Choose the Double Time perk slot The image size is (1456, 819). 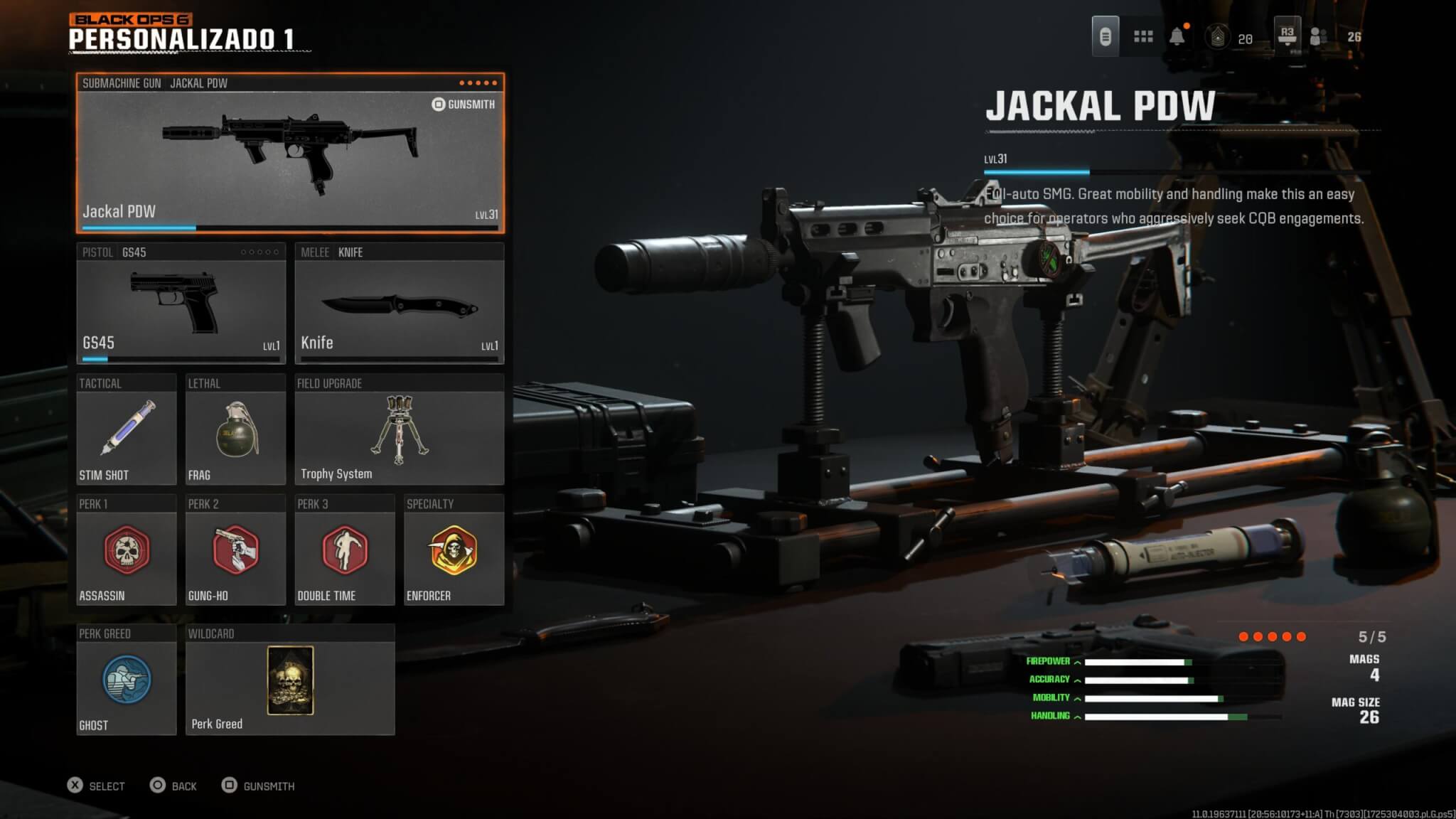[344, 550]
